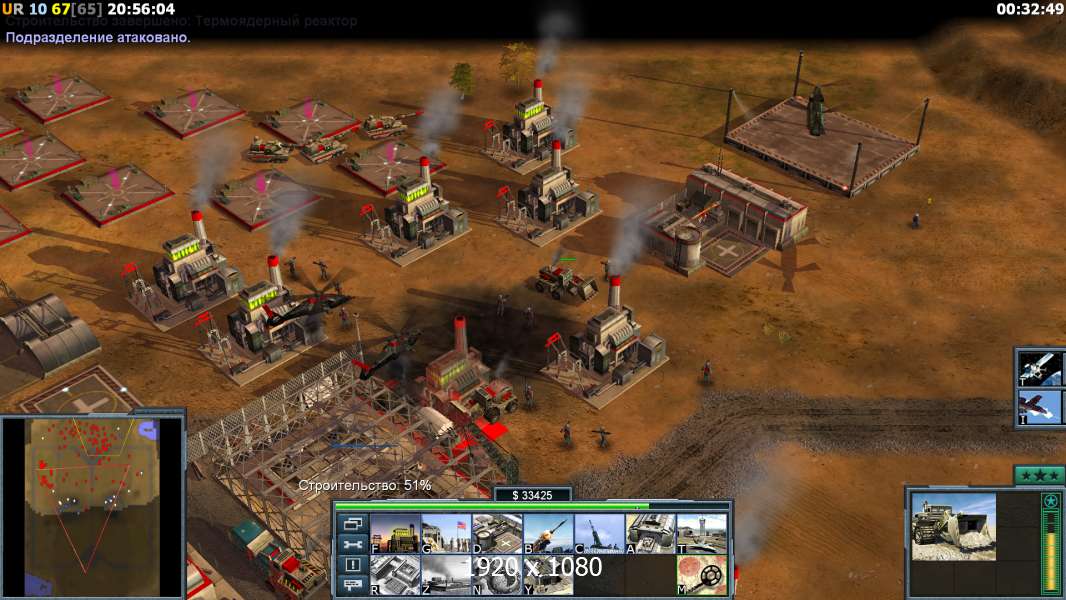Open the exclamation mark alert button
The image size is (1066, 600).
click(352, 566)
